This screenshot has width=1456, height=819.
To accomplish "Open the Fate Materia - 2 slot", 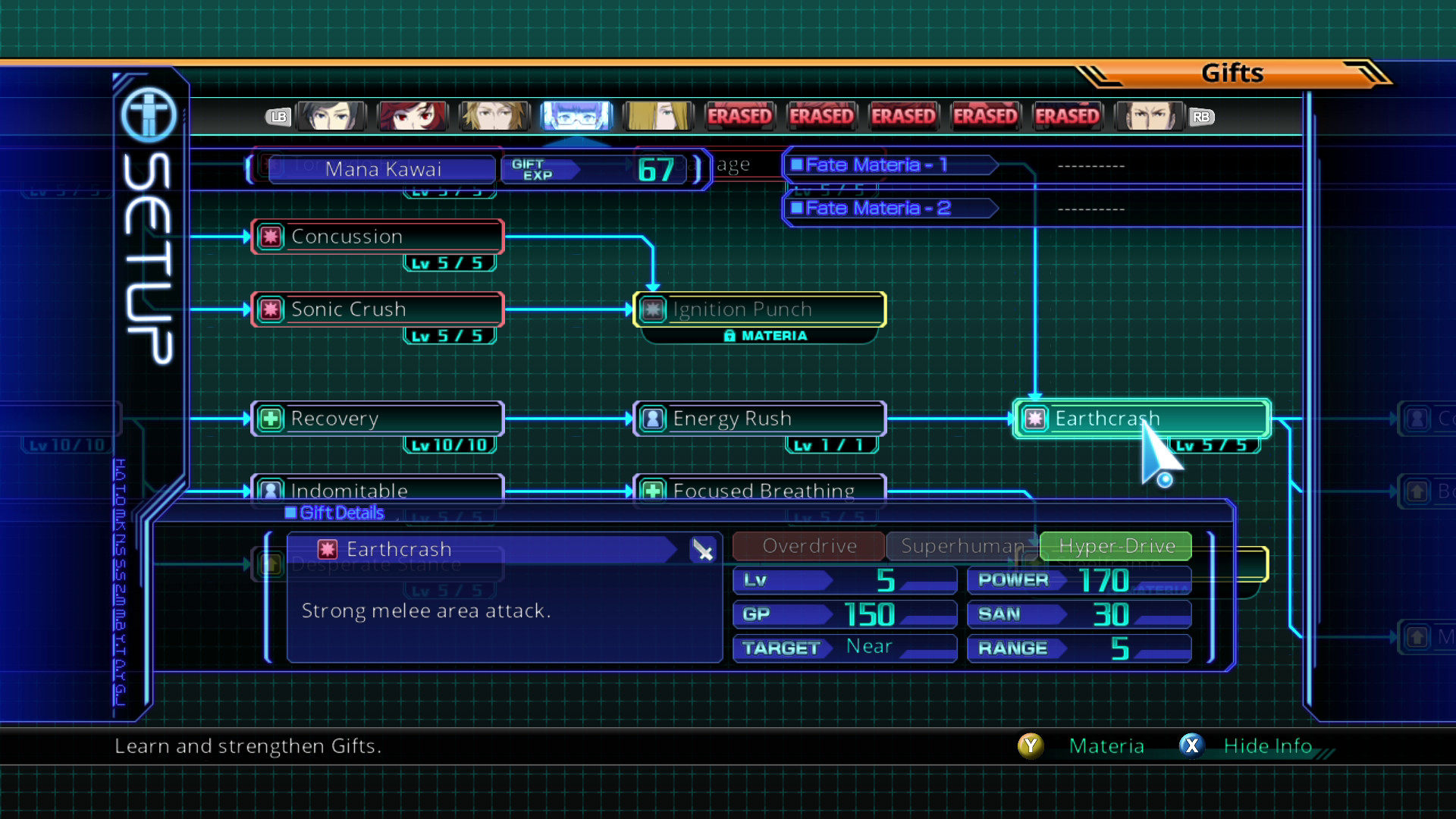I will point(889,208).
